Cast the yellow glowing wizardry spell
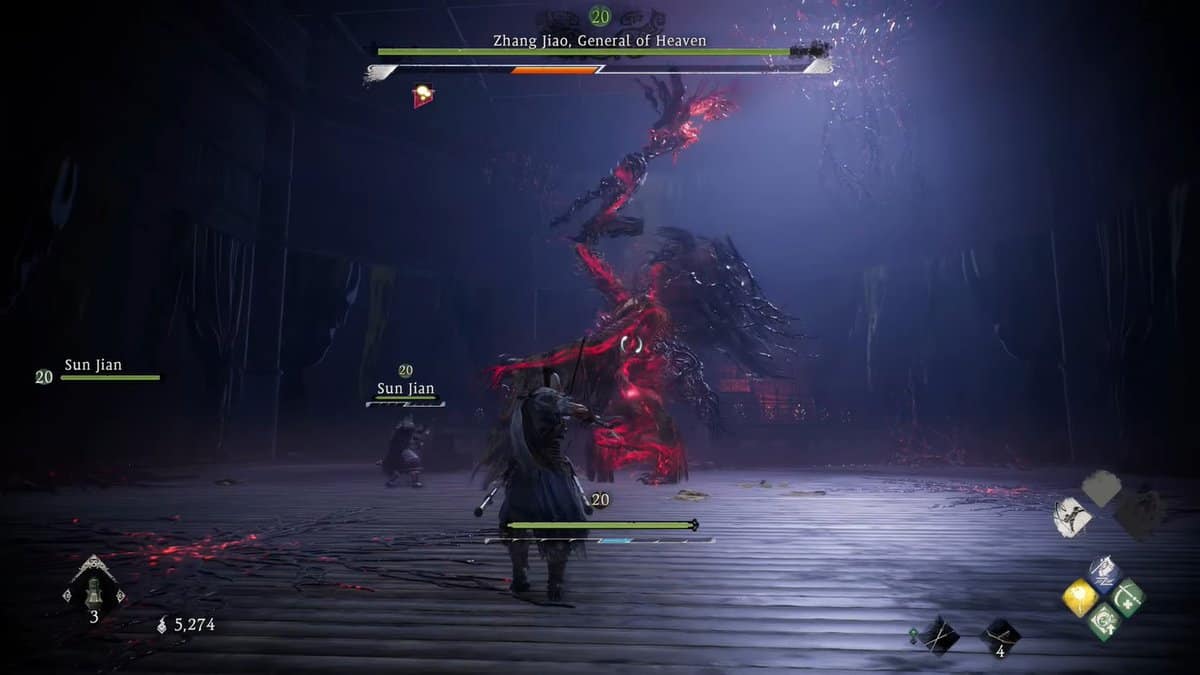This screenshot has height=675, width=1200. (x=1081, y=598)
